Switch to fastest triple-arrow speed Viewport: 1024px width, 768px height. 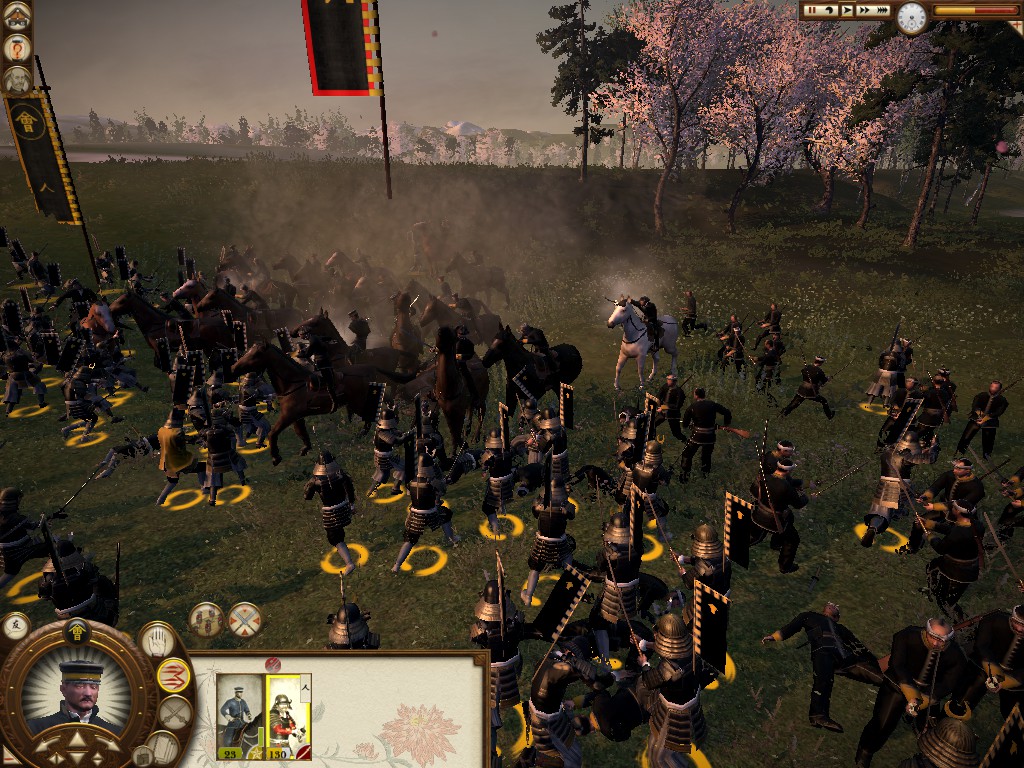click(x=883, y=10)
